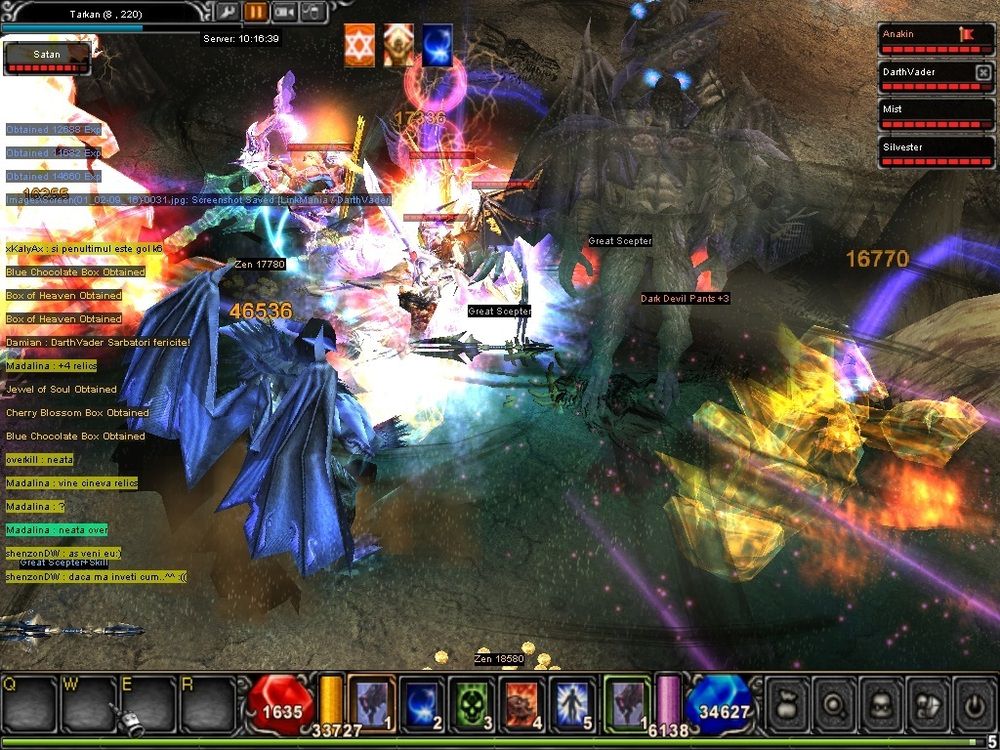Open the inventory bag button

point(787,704)
